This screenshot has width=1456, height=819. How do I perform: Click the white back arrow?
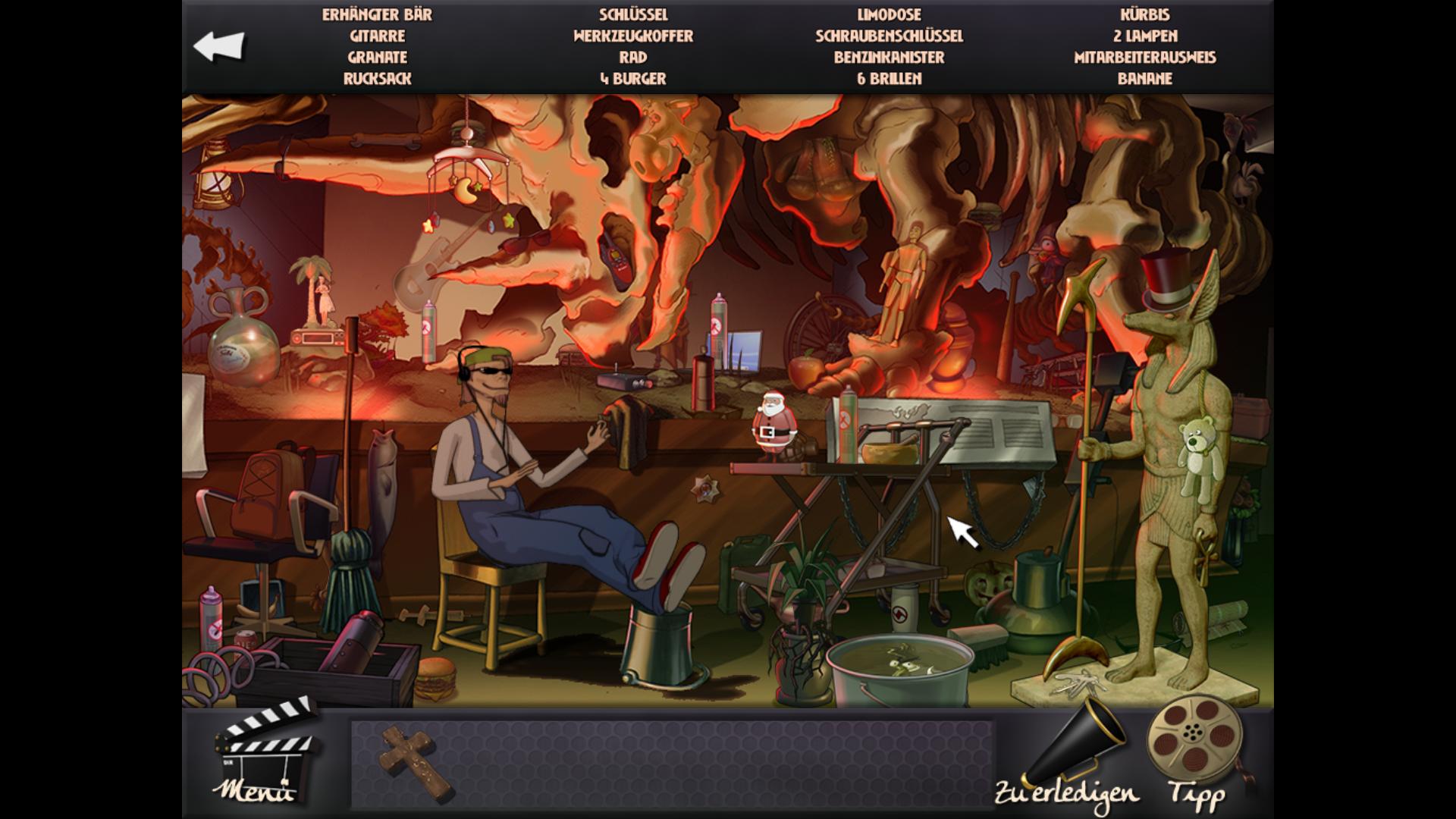click(x=218, y=46)
